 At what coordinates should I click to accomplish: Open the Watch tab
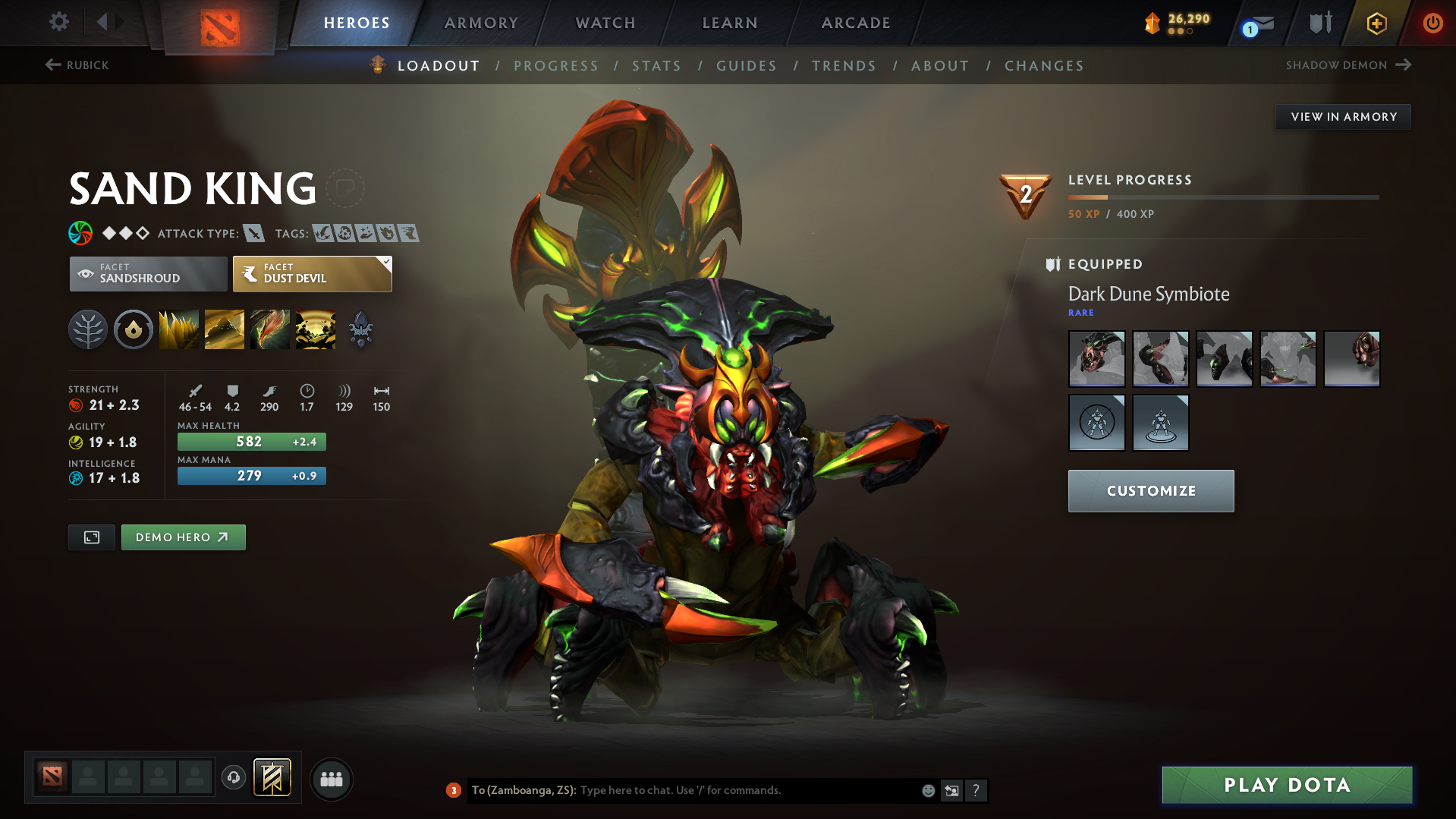(x=605, y=23)
